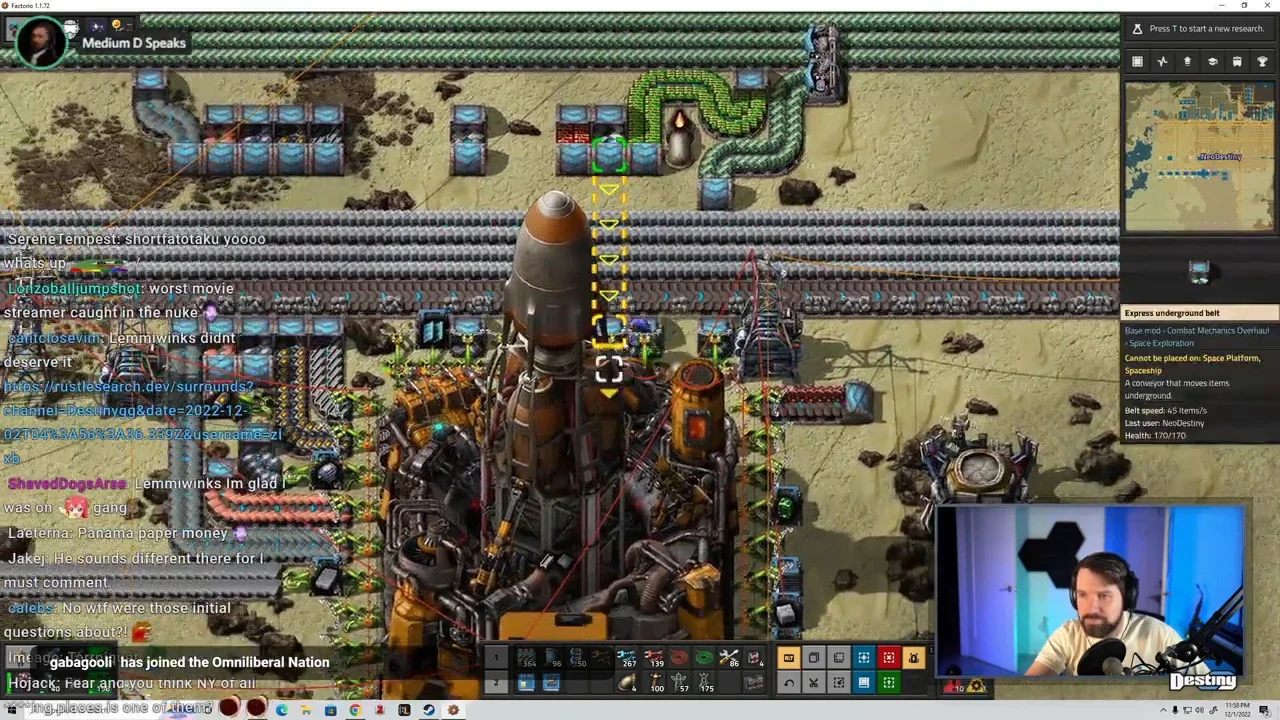This screenshot has width=1280, height=720.
Task: Click the red deconstruction planner shortcut
Action: pos(888,658)
